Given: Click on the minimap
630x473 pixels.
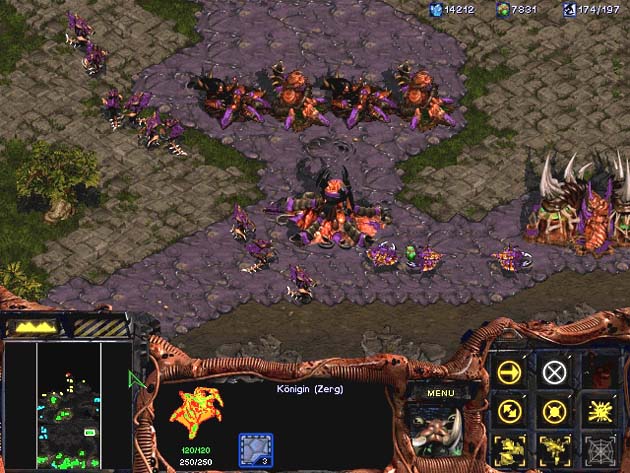Looking at the screenshot, I should pyautogui.click(x=68, y=406).
